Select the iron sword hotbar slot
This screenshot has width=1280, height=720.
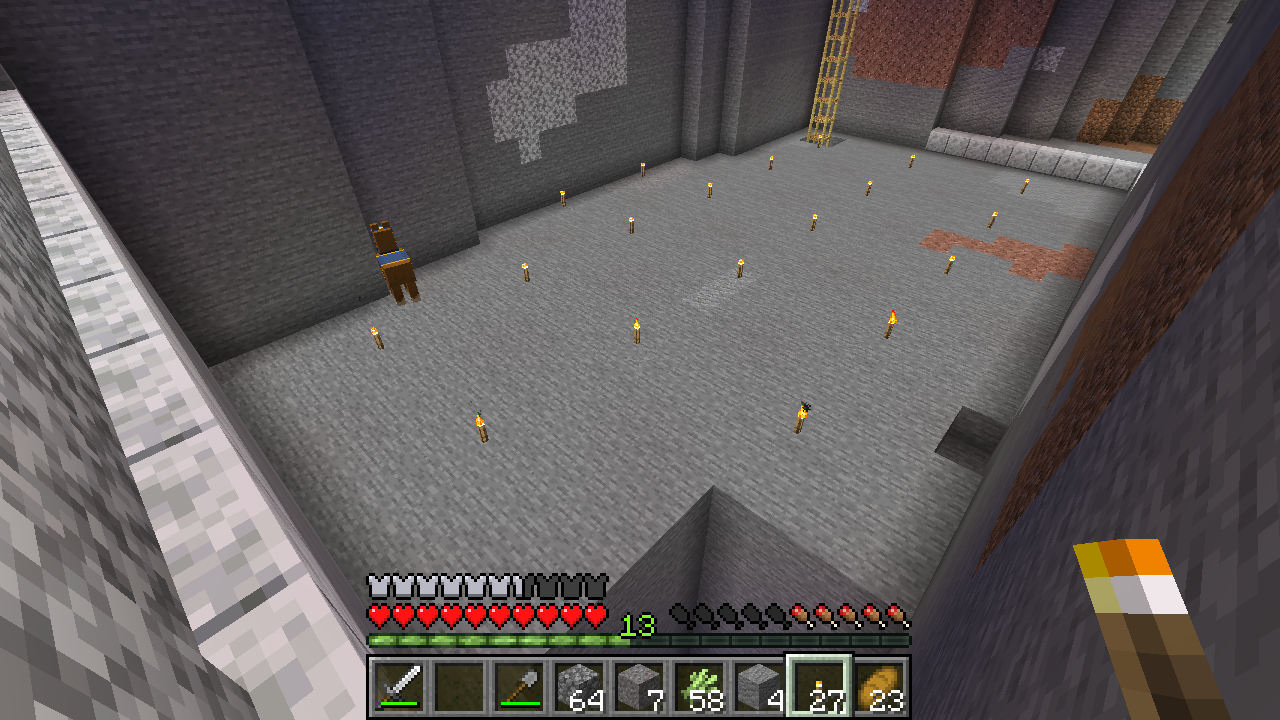click(x=399, y=687)
